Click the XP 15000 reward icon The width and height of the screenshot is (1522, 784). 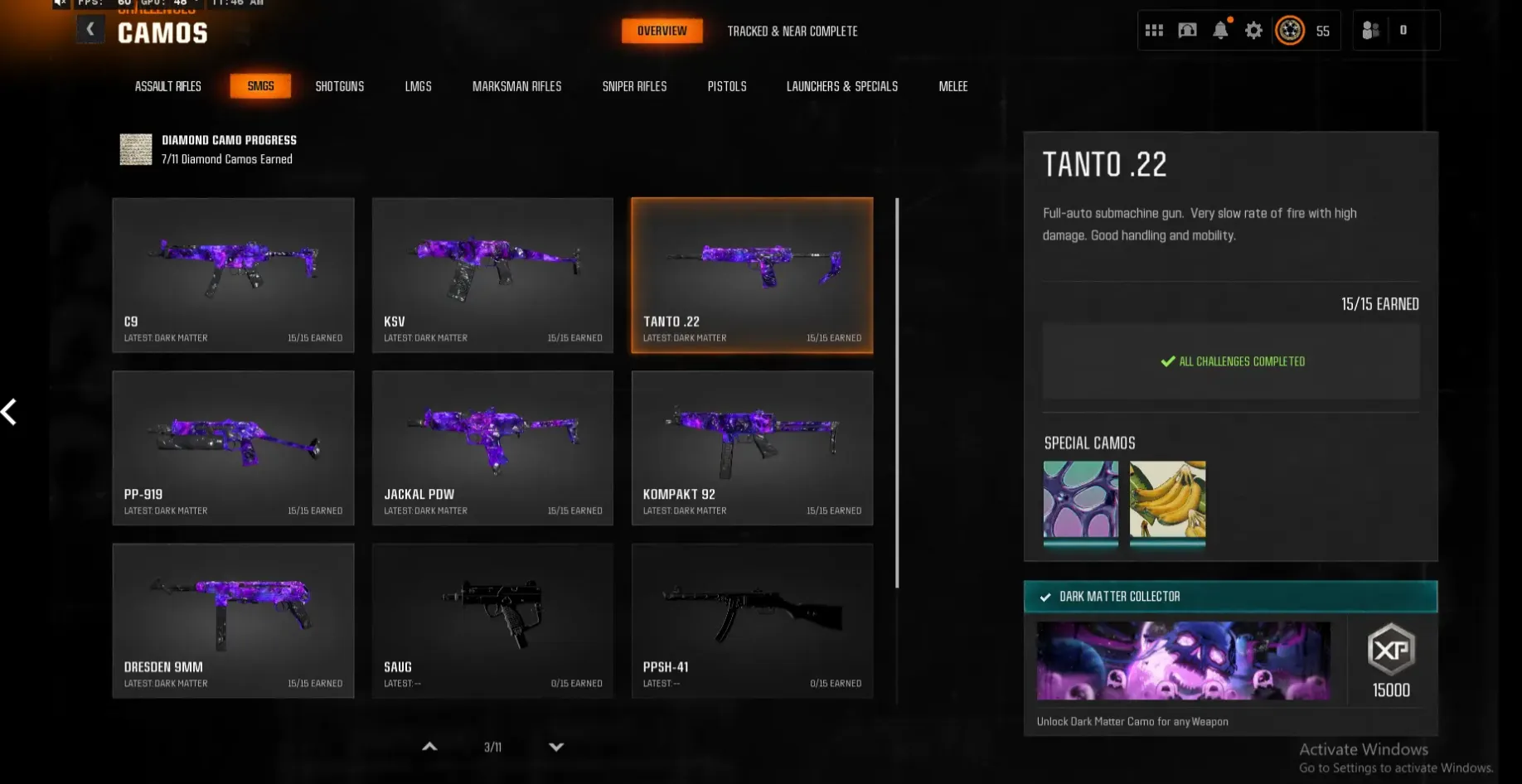pos(1389,651)
